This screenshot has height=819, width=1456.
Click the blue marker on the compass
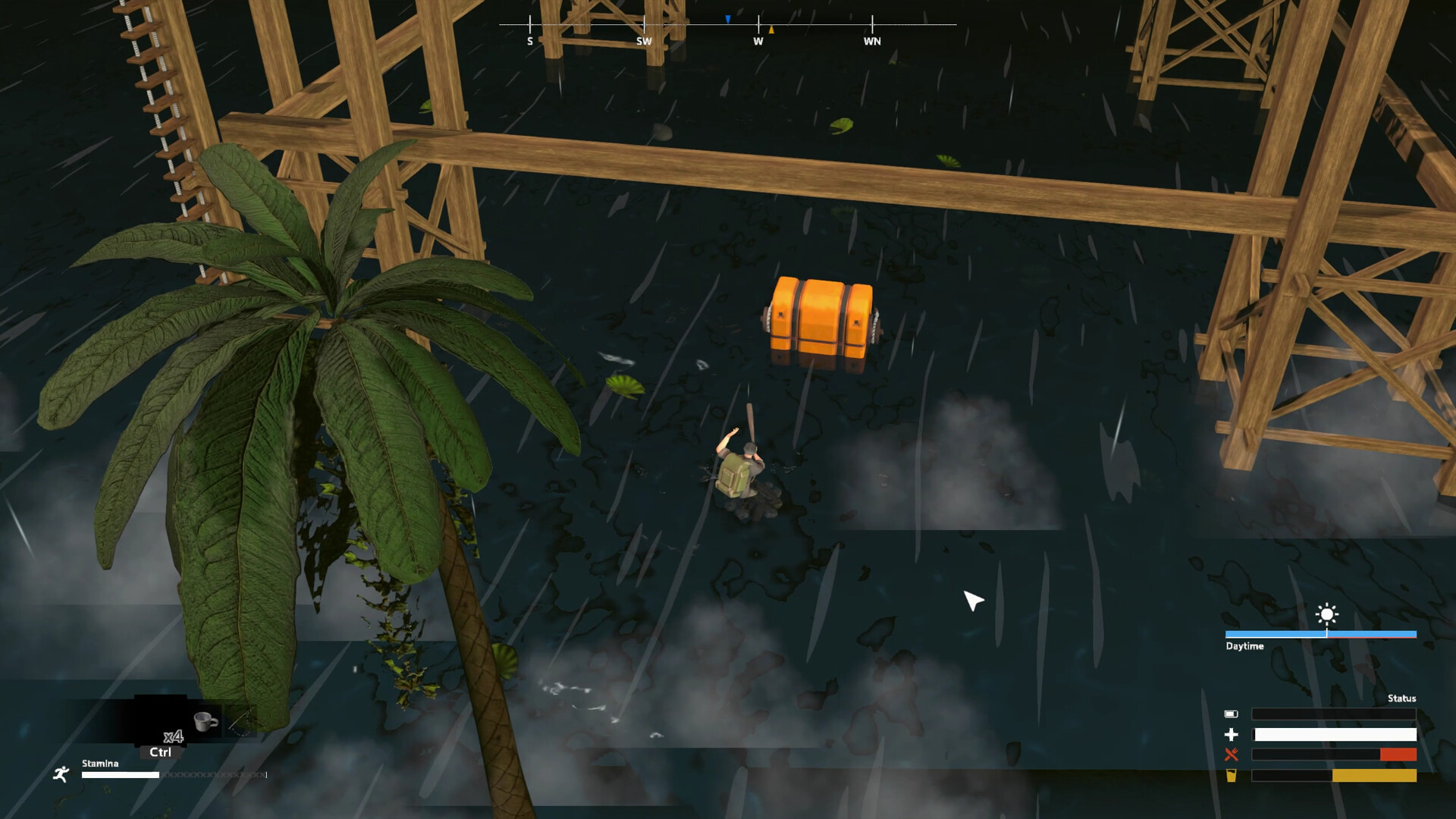(727, 19)
